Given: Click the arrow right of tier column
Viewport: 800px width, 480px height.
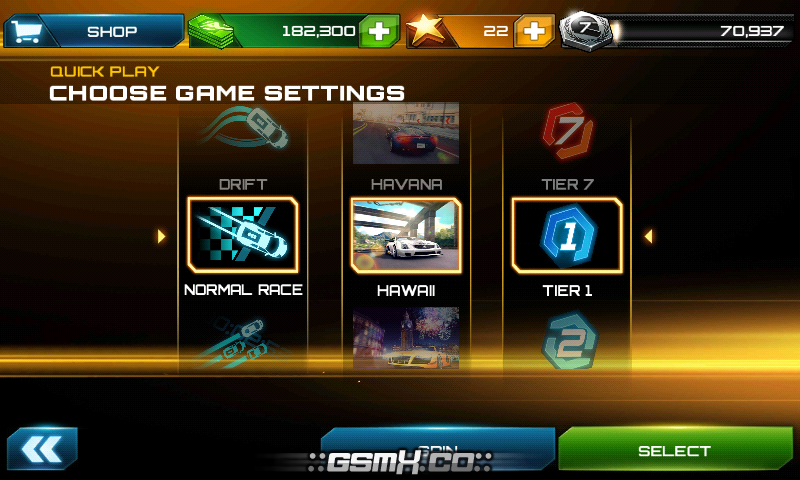Looking at the screenshot, I should point(649,236).
